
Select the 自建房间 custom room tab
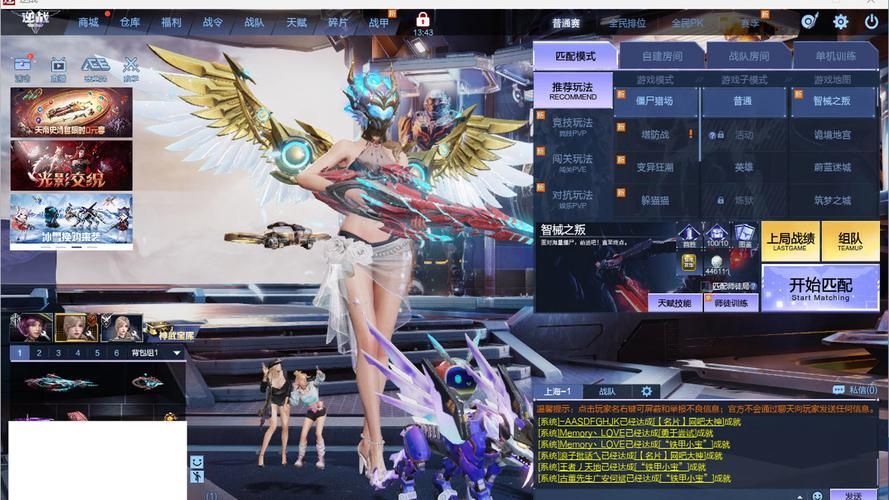tap(661, 56)
